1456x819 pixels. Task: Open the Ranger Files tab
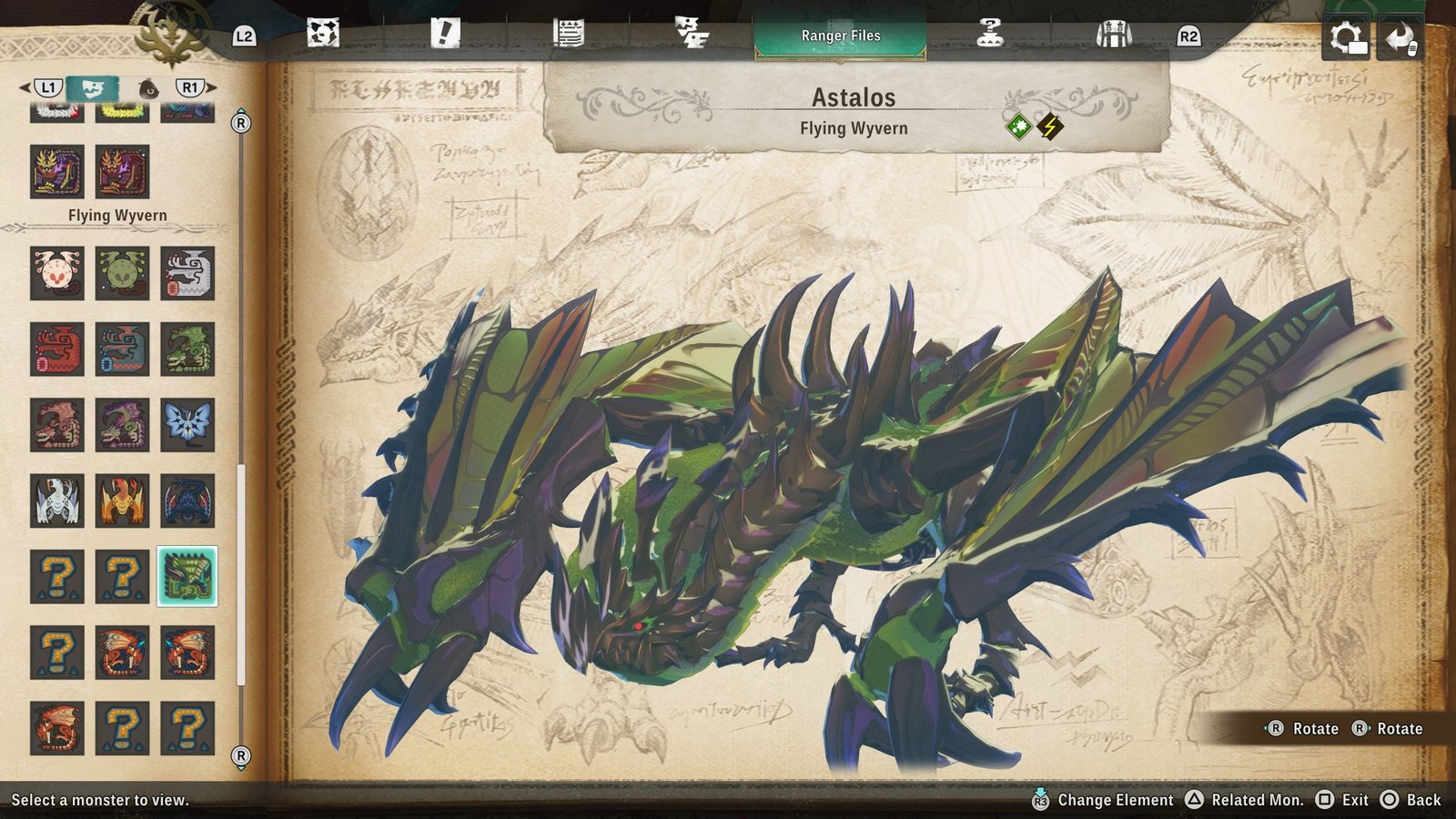pyautogui.click(x=842, y=35)
